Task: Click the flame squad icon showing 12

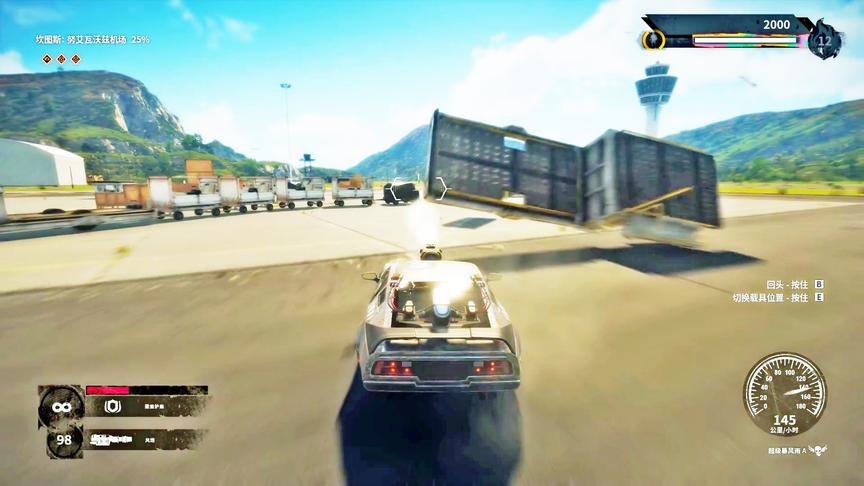Action: 824,40
